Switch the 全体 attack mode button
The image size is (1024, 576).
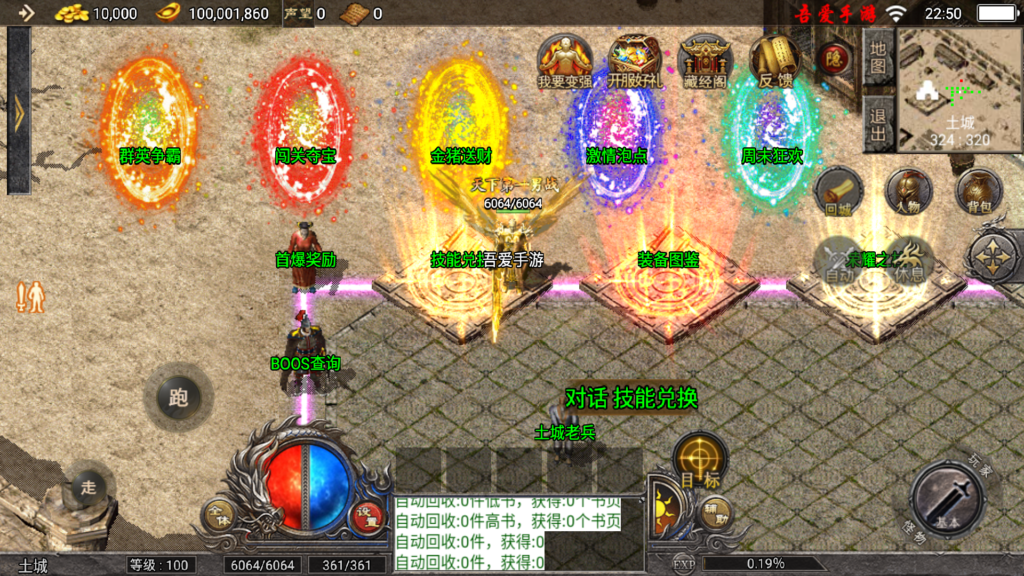coord(219,514)
